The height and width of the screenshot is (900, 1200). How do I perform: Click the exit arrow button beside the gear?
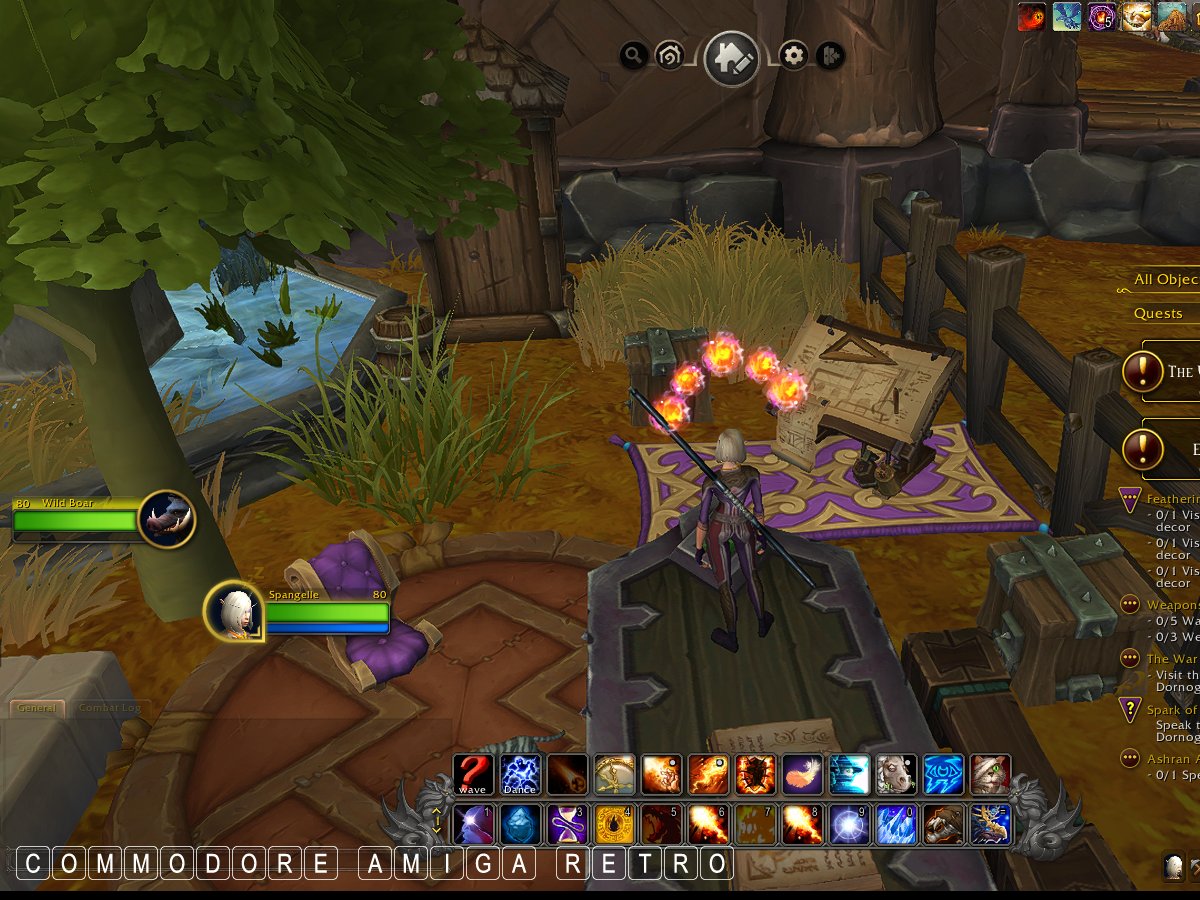830,56
